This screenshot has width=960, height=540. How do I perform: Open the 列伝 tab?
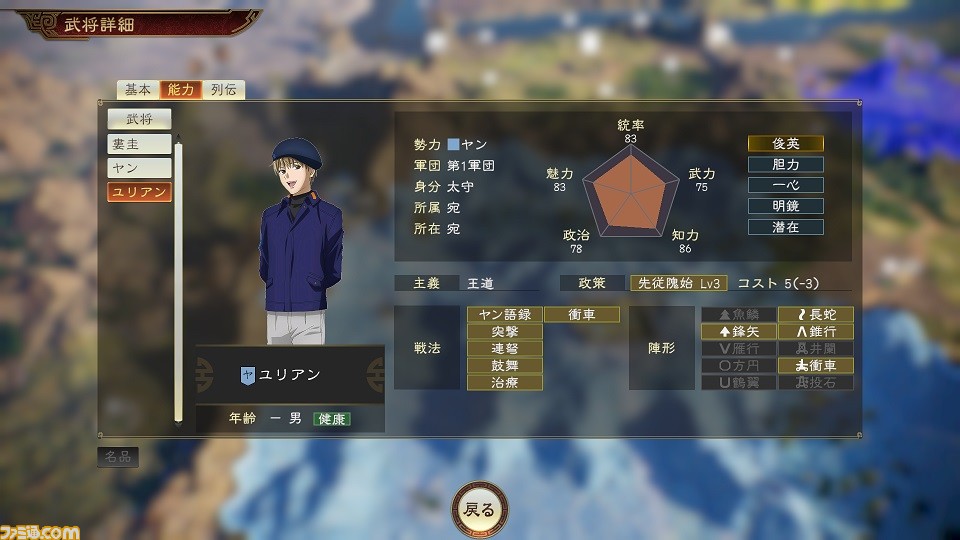tap(223, 89)
